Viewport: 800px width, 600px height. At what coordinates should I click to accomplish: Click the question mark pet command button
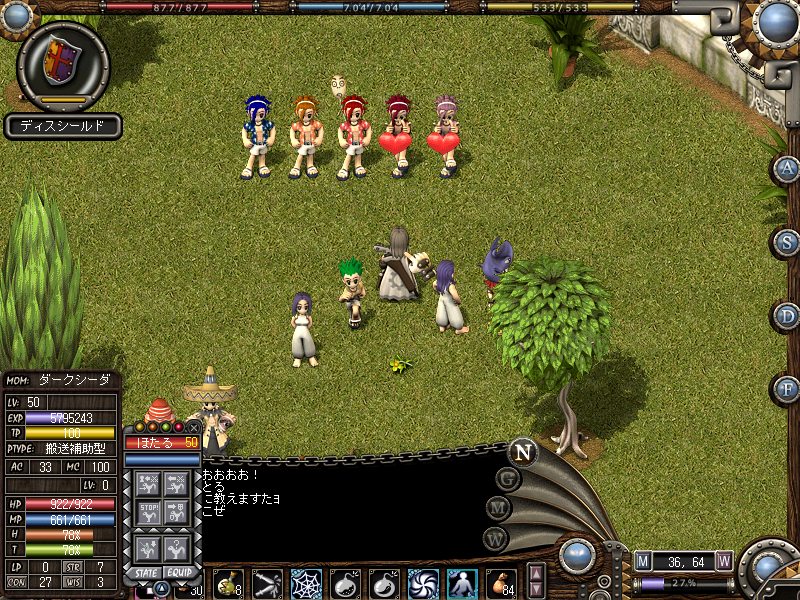[x=177, y=548]
